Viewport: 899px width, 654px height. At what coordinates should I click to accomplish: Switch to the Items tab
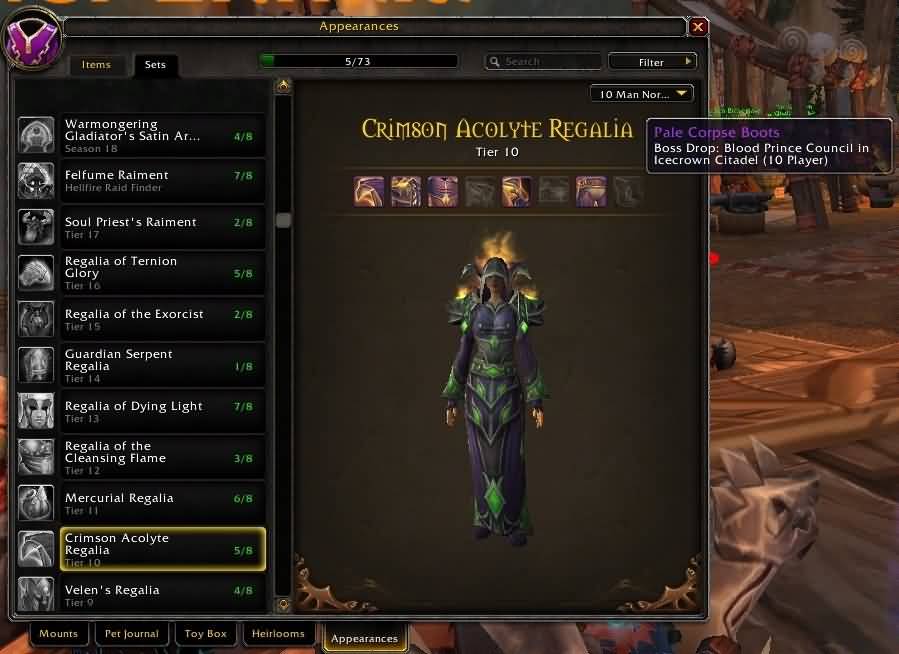point(96,65)
